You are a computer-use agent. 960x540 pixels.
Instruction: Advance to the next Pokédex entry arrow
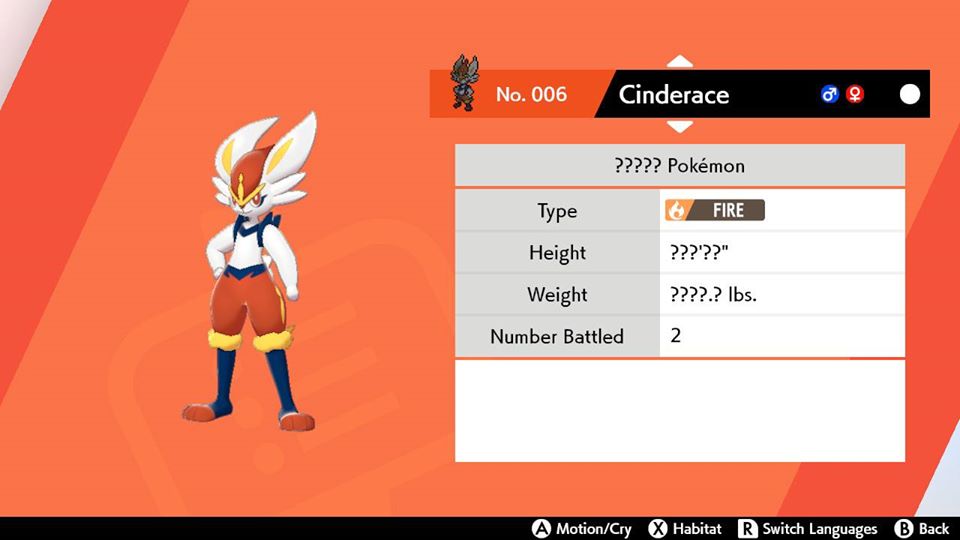click(x=680, y=127)
